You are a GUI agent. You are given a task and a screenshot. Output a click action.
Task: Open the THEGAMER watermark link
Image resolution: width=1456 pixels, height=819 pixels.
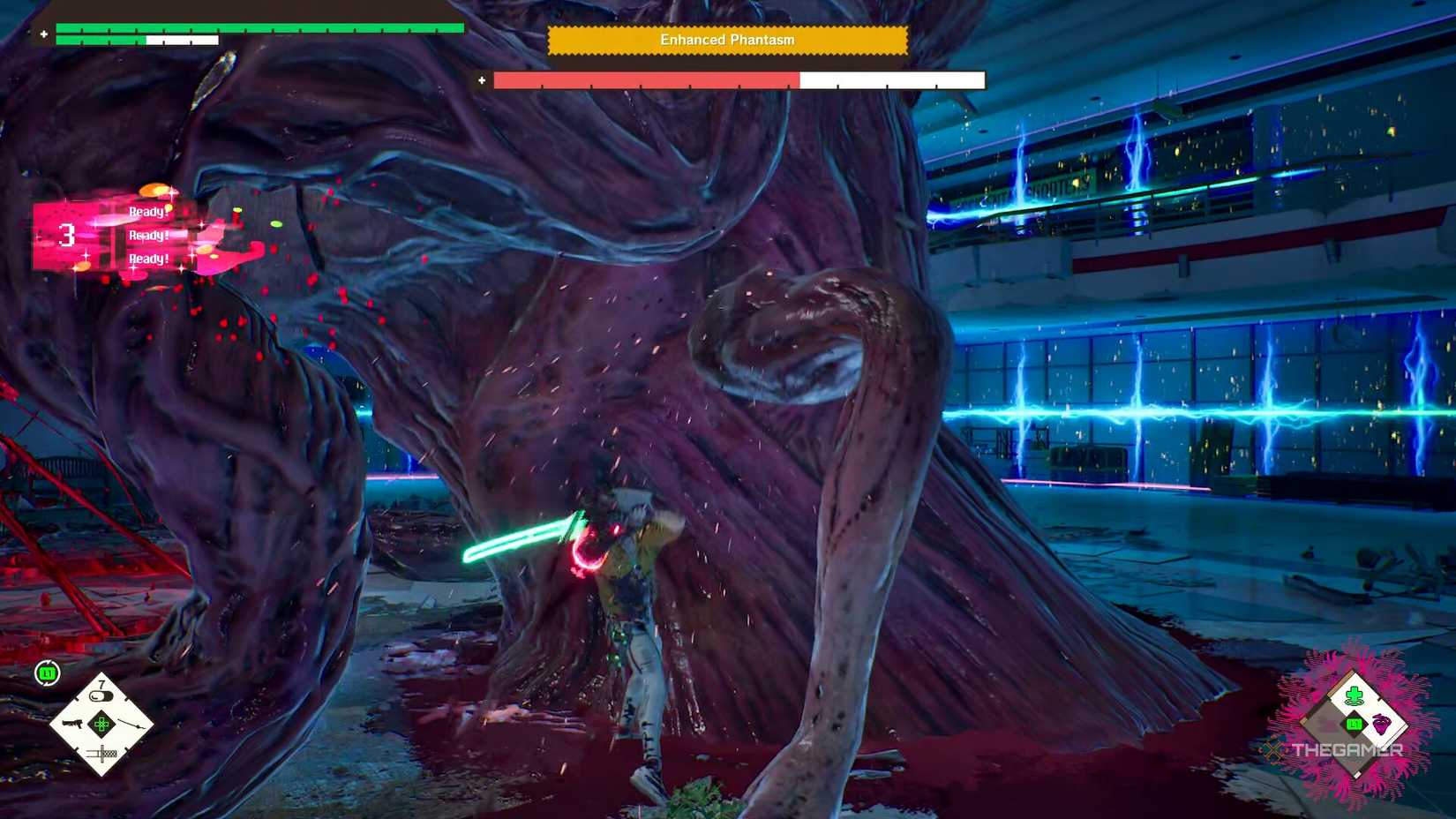[x=1347, y=749]
